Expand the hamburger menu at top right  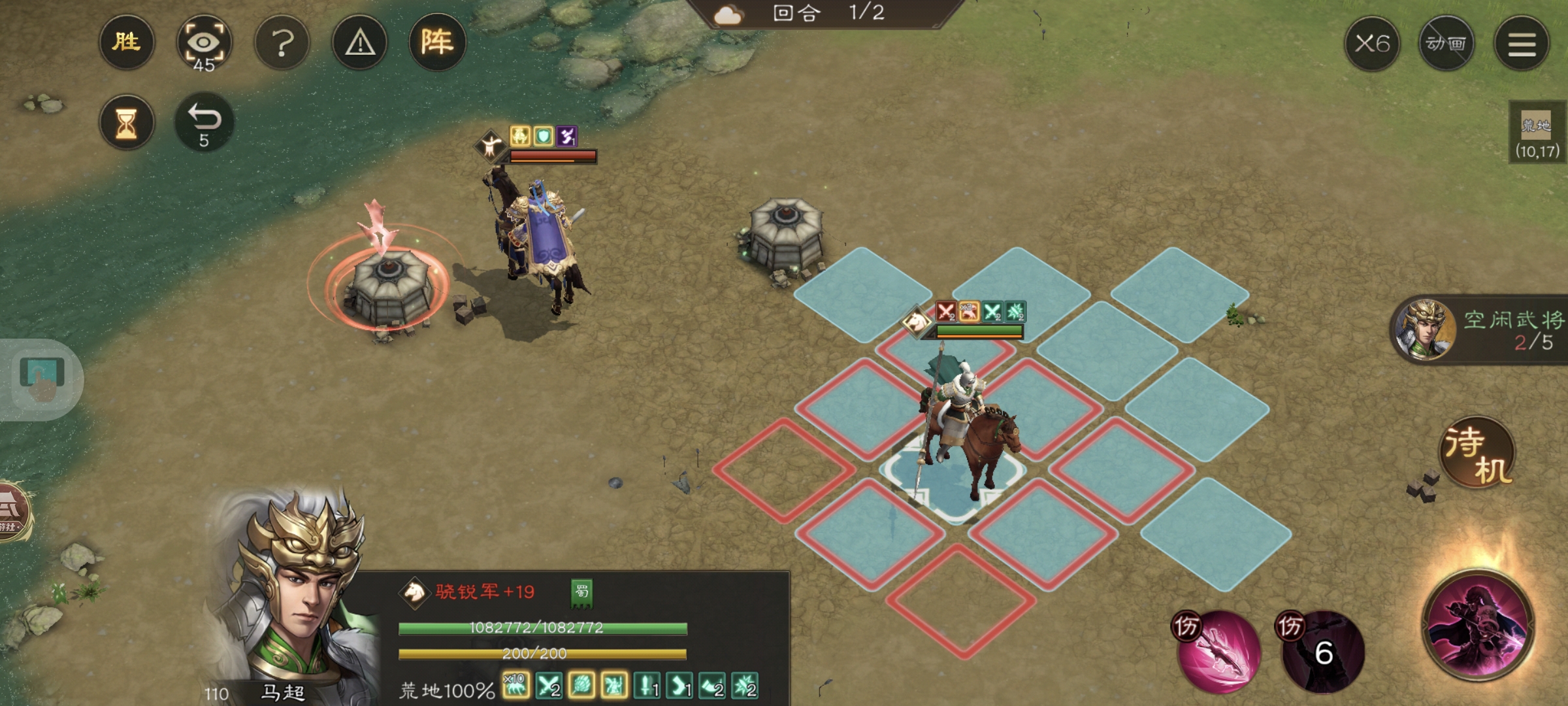pyautogui.click(x=1522, y=42)
